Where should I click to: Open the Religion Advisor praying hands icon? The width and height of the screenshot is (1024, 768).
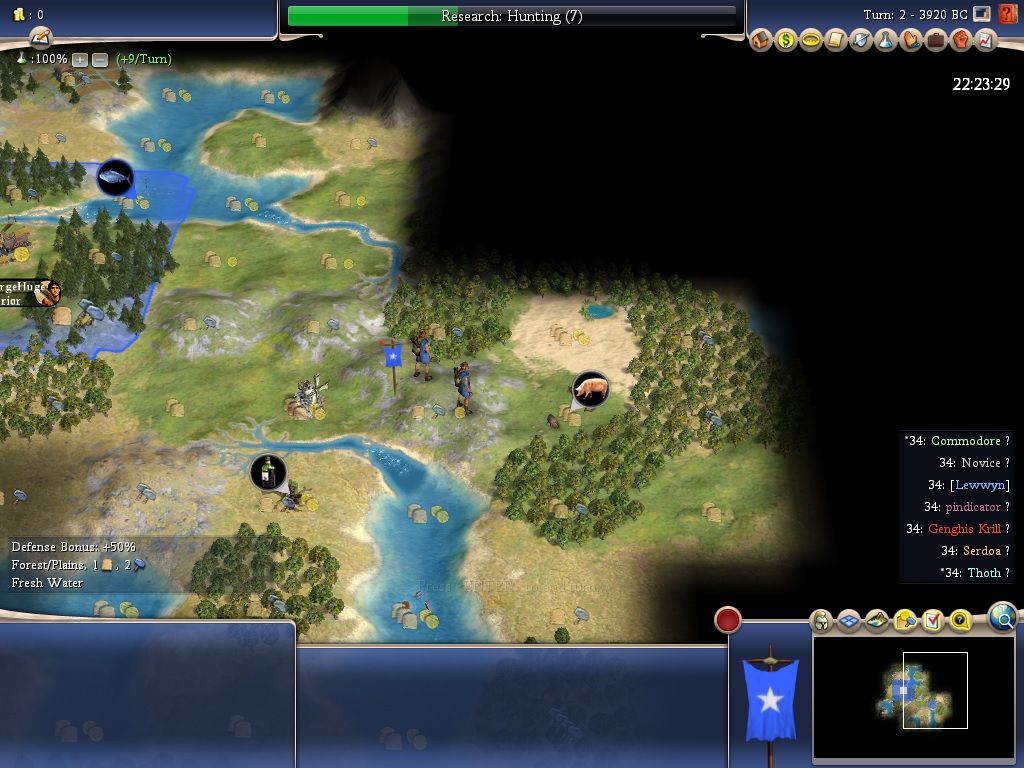point(911,41)
